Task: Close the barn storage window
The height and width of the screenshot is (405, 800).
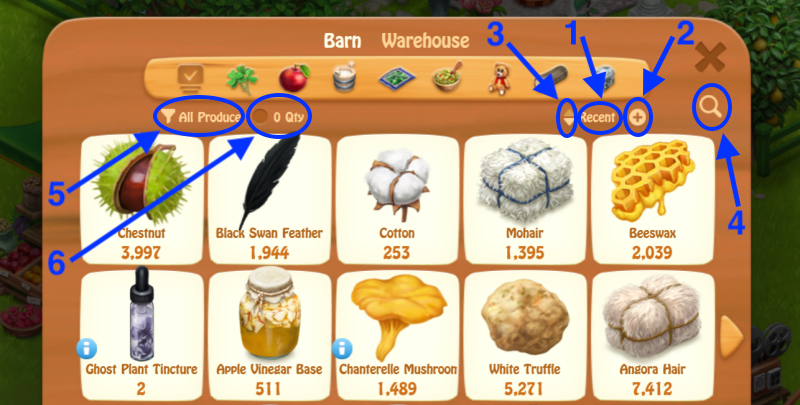Action: tap(709, 56)
